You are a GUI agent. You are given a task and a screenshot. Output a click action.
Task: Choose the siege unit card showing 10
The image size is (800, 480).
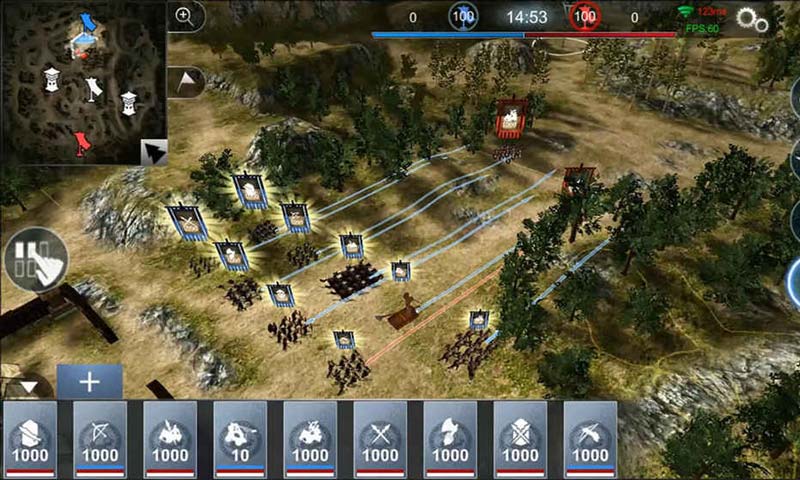coord(240,440)
